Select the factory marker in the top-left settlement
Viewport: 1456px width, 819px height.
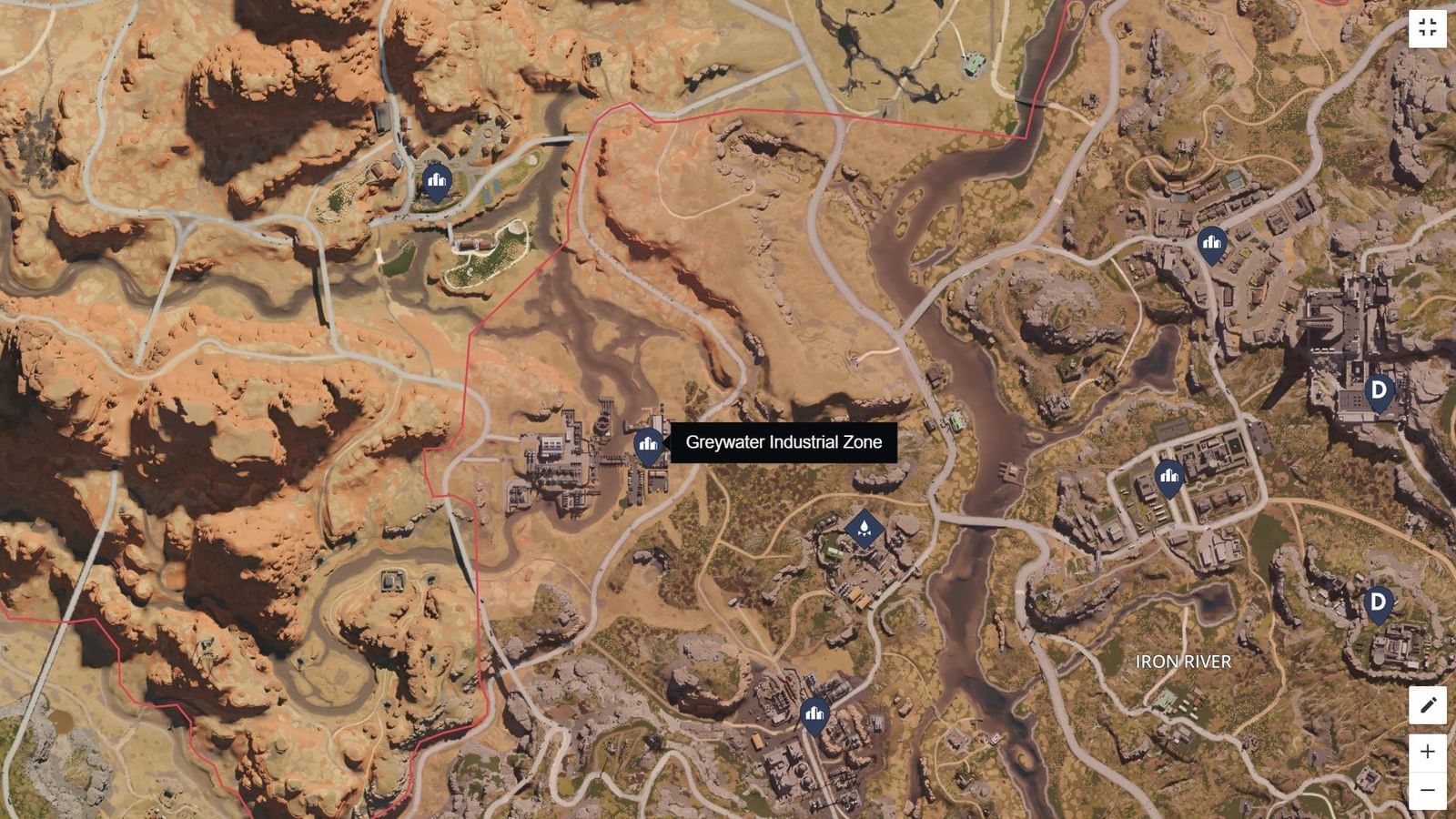(435, 181)
